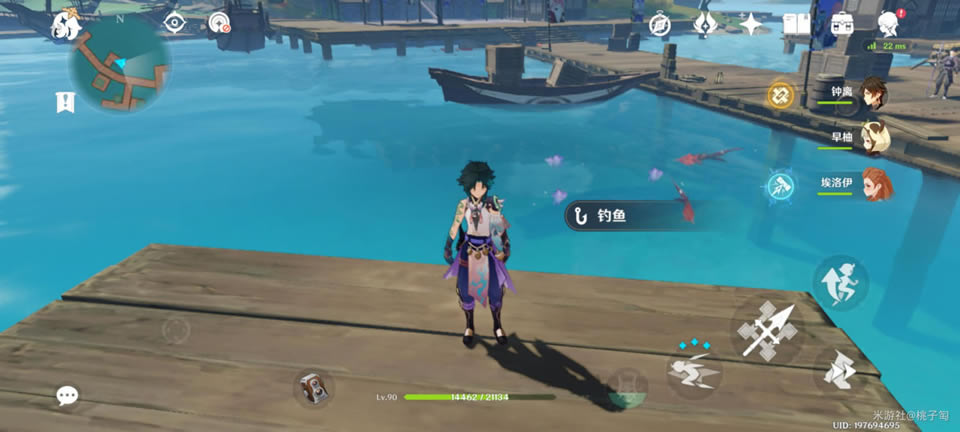Open the chat speech bubble

[x=67, y=396]
